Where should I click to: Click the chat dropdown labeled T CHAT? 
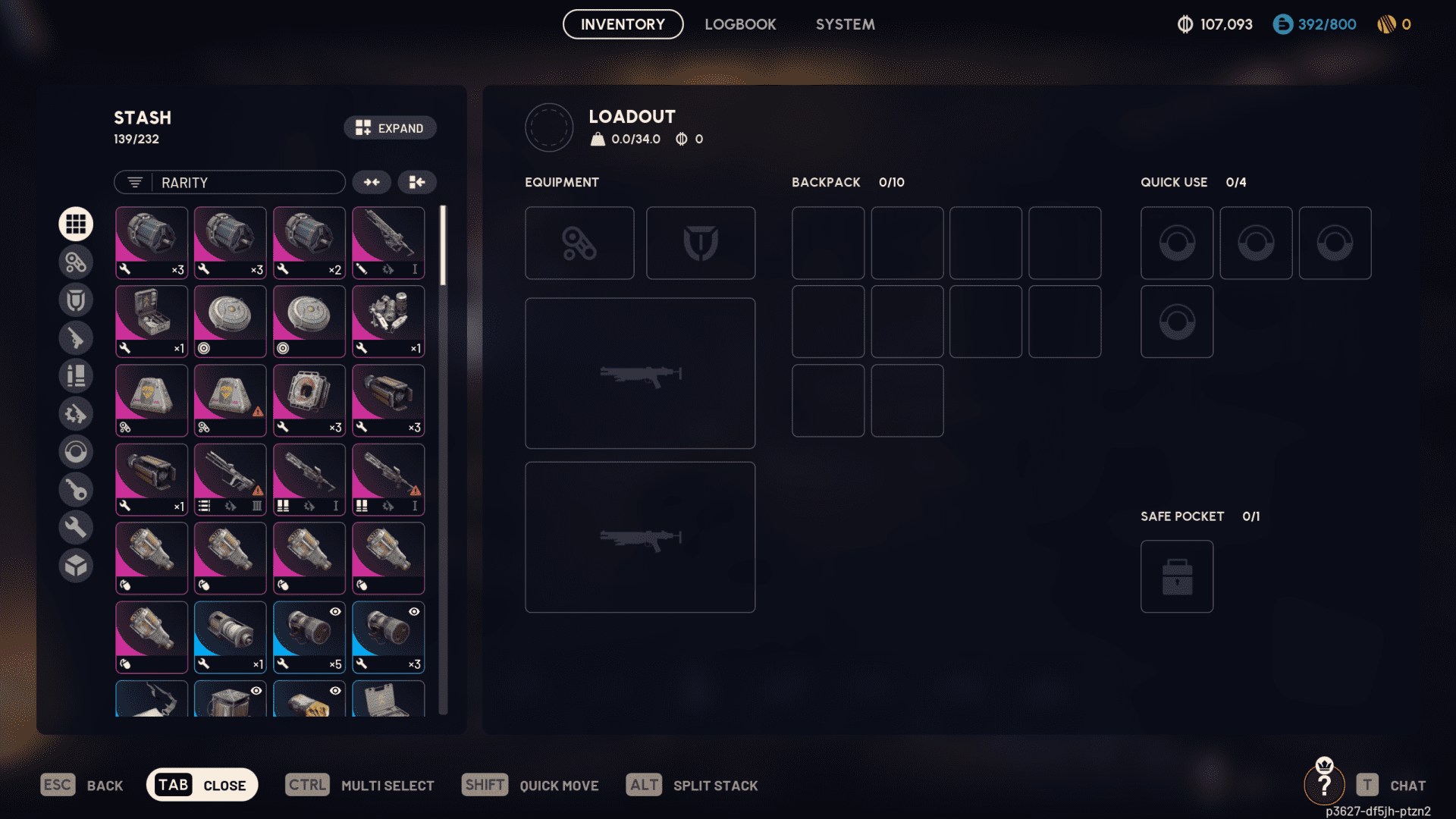1394,785
